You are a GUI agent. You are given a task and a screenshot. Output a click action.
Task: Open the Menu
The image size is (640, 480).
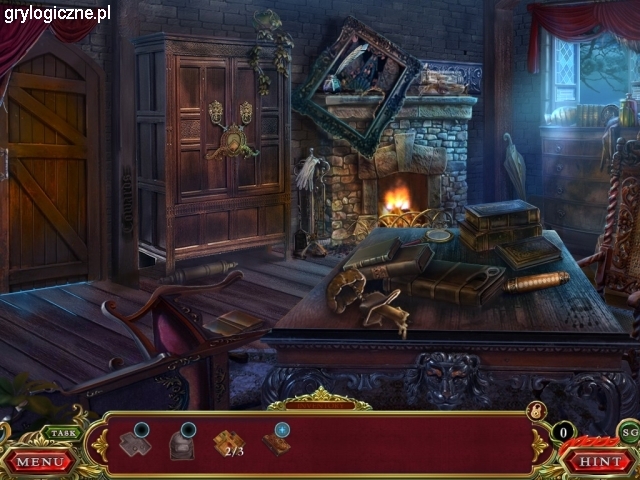40,462
